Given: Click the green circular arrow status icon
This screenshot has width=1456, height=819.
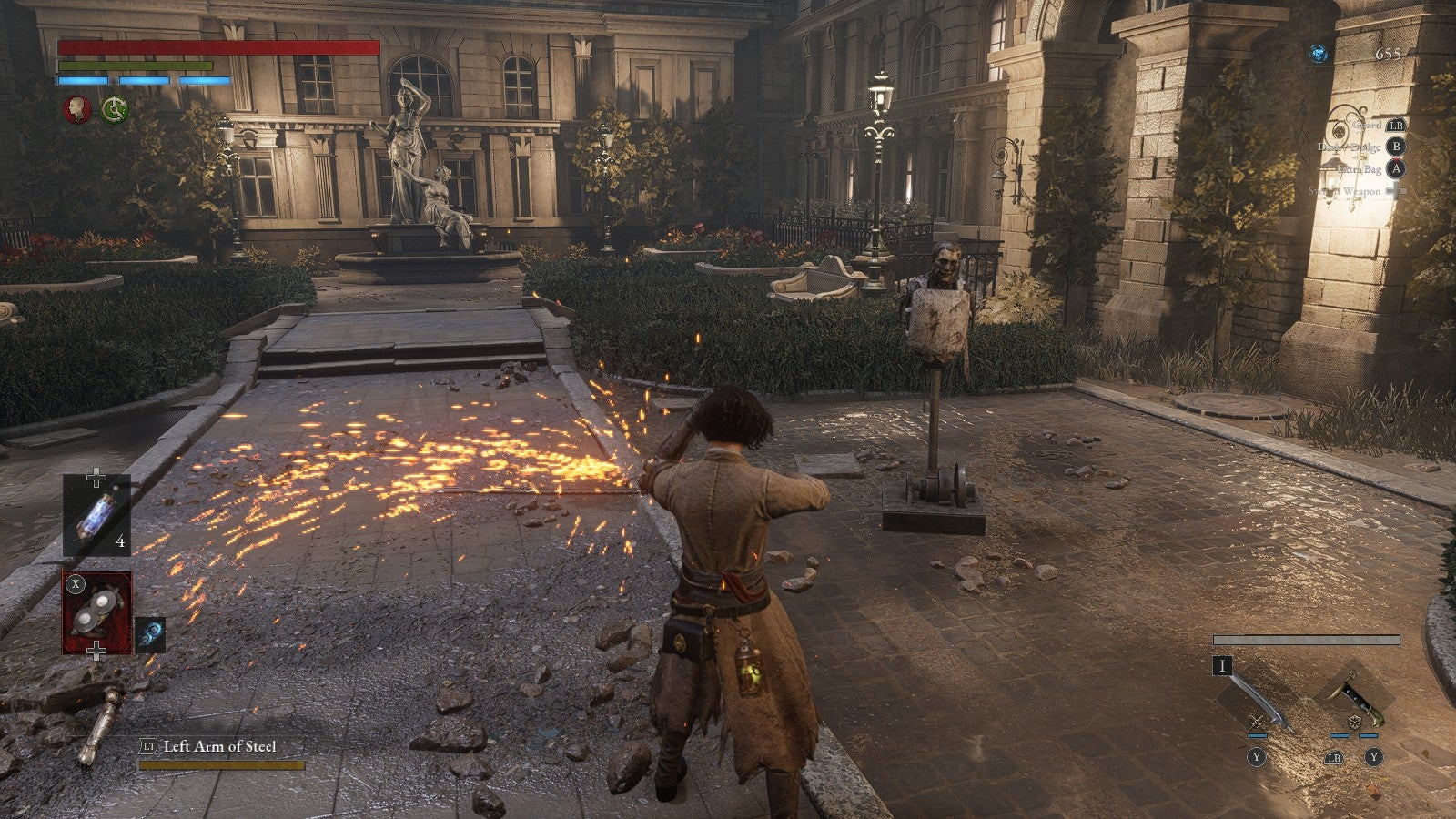Looking at the screenshot, I should click(x=115, y=110).
